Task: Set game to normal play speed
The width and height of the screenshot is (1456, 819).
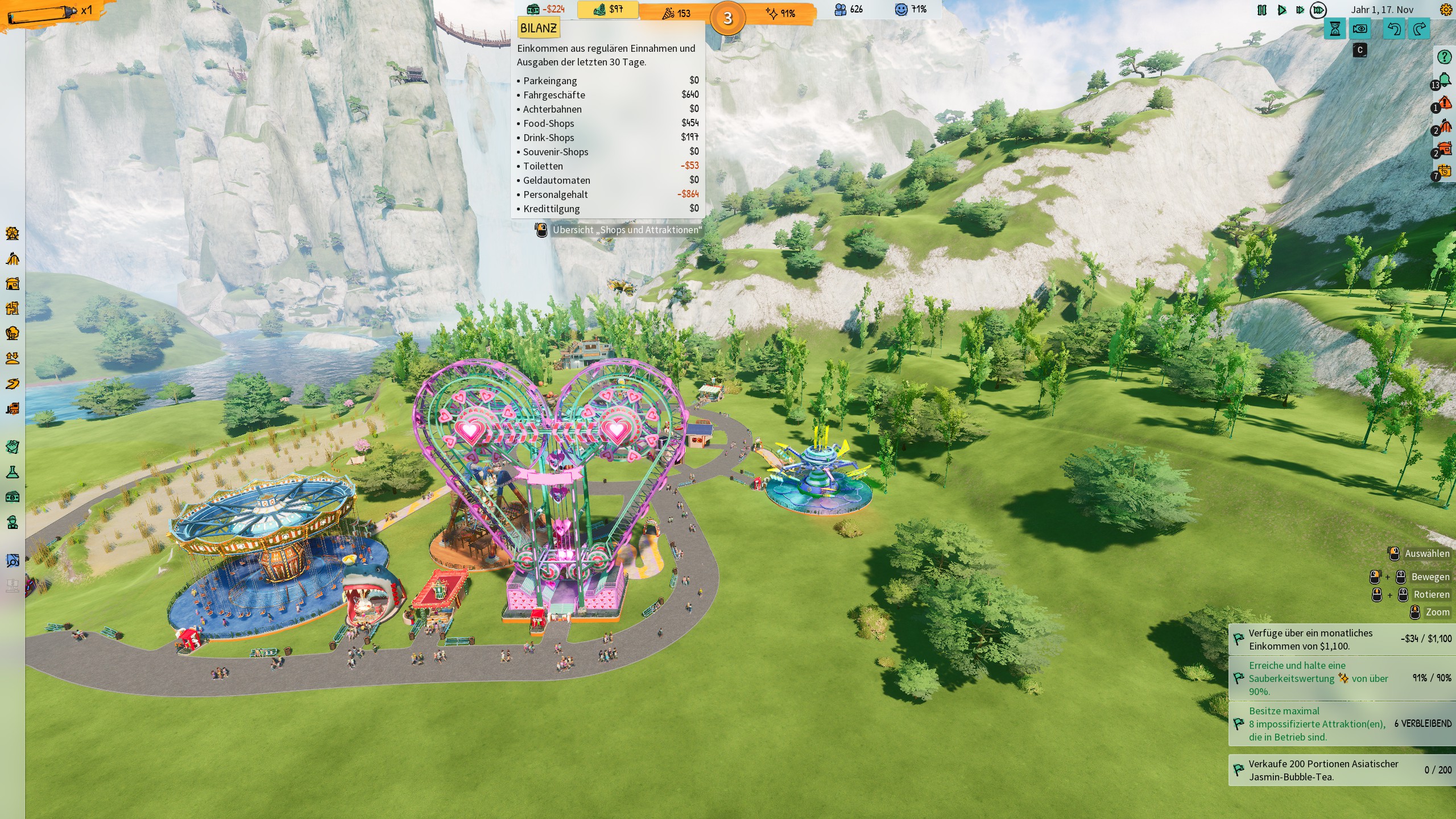Action: click(1282, 10)
